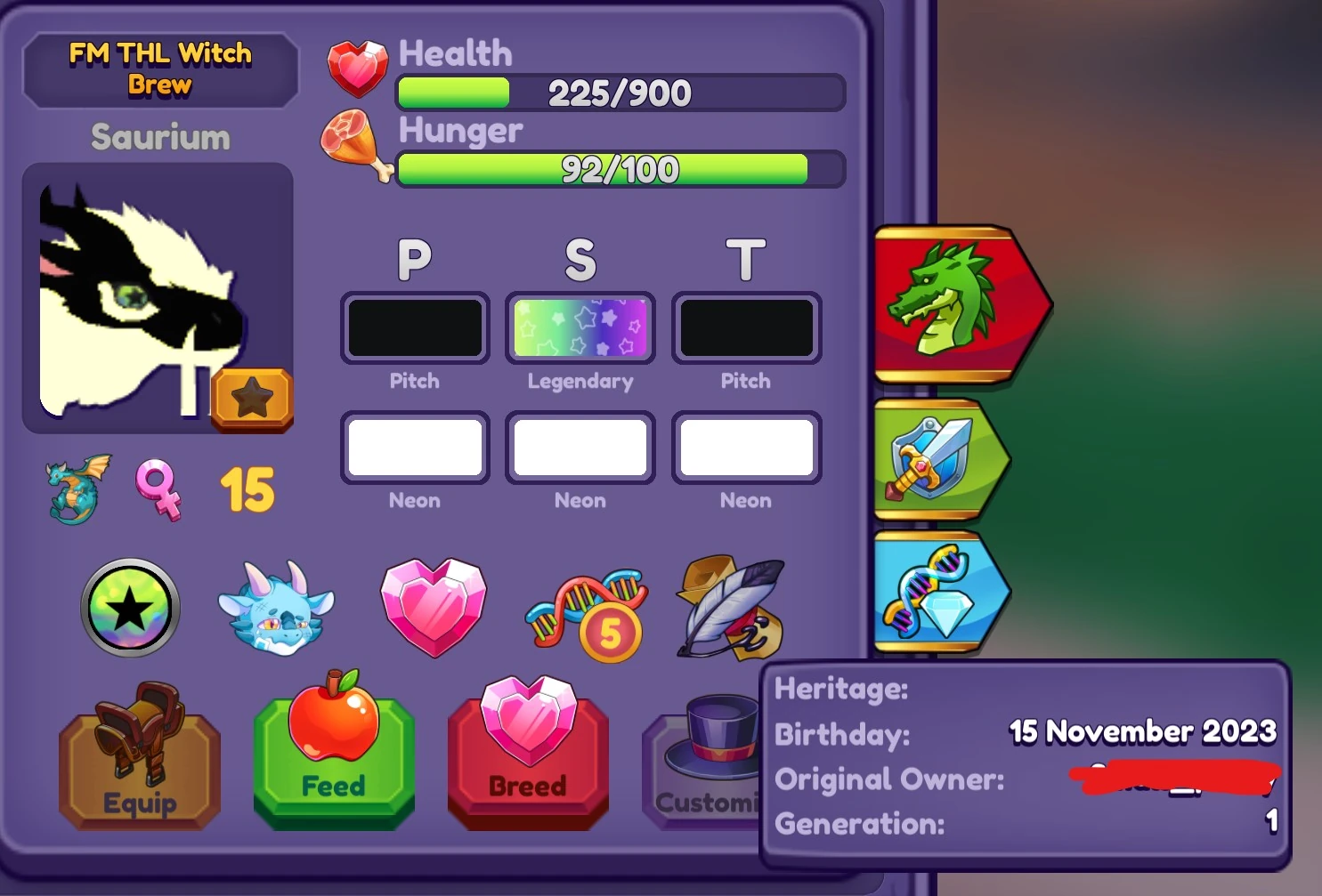Select the first Pitch potion slot

click(x=415, y=327)
